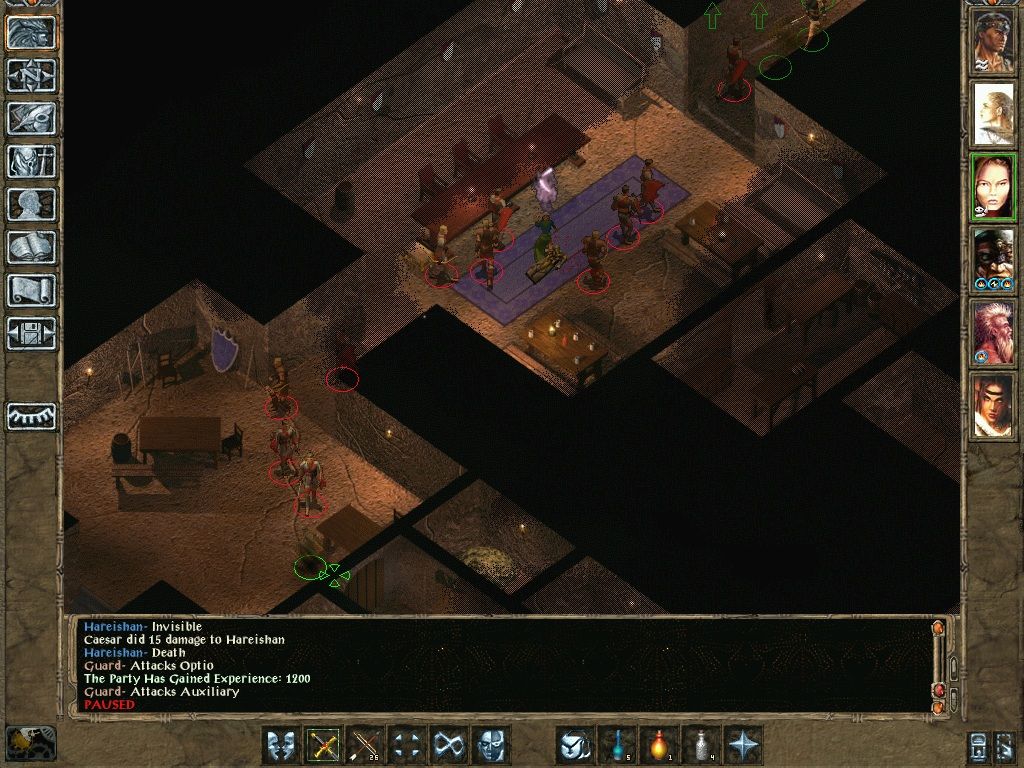Open the character record silhouette button
The image size is (1024, 768).
31,204
